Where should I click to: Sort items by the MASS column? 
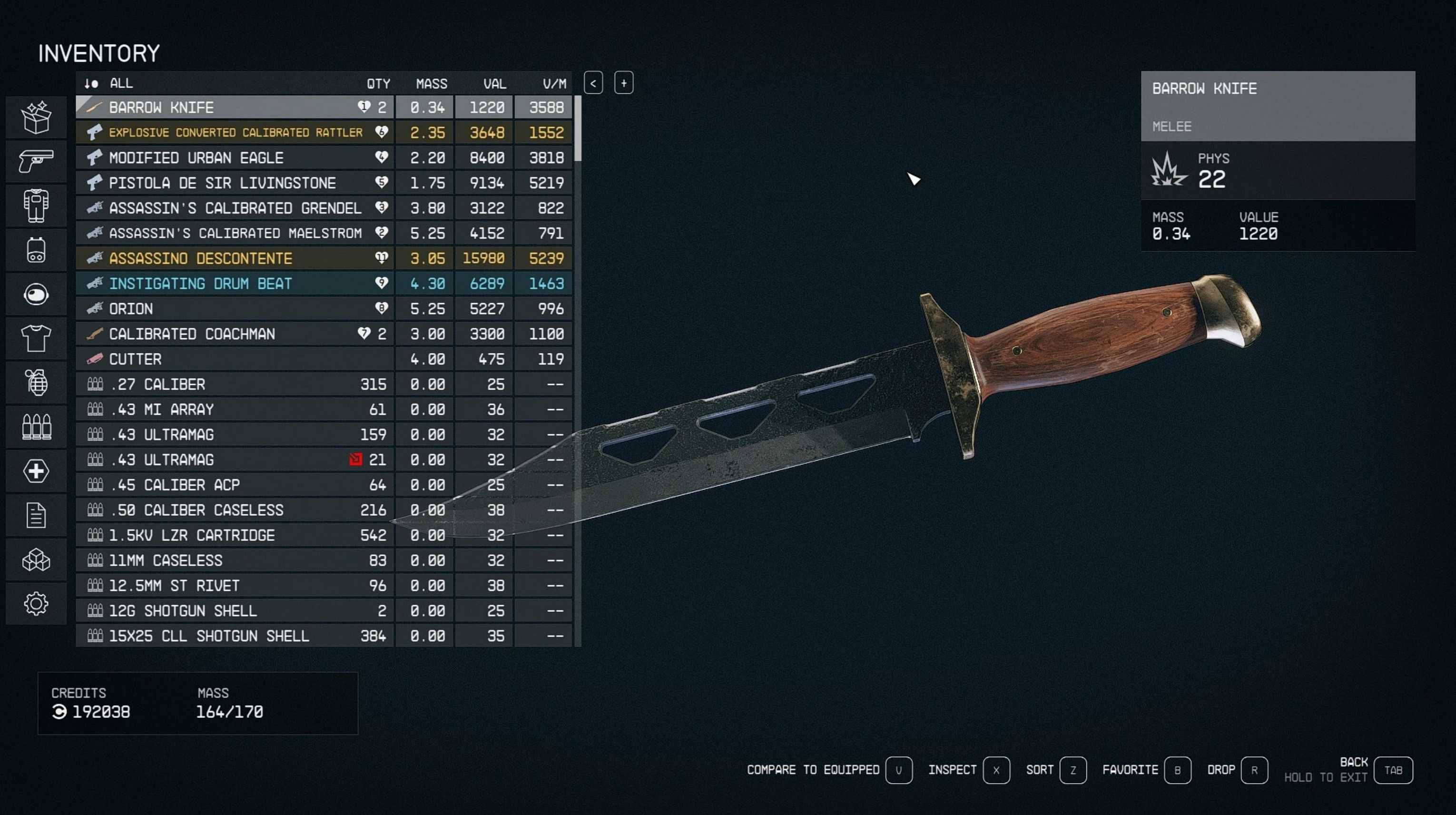pyautogui.click(x=431, y=84)
